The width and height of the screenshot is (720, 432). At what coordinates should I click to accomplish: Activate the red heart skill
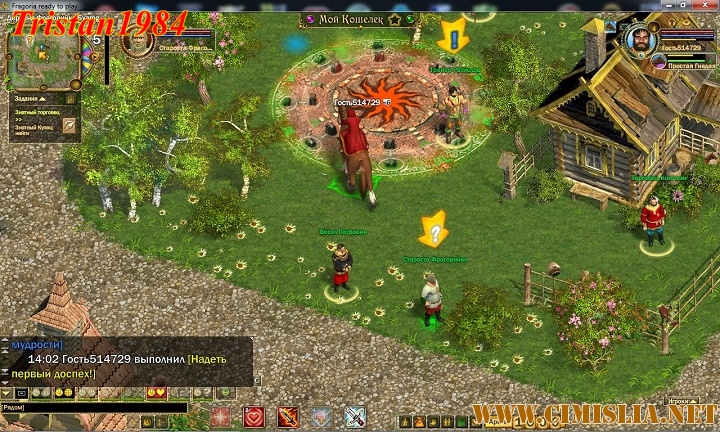click(x=253, y=417)
